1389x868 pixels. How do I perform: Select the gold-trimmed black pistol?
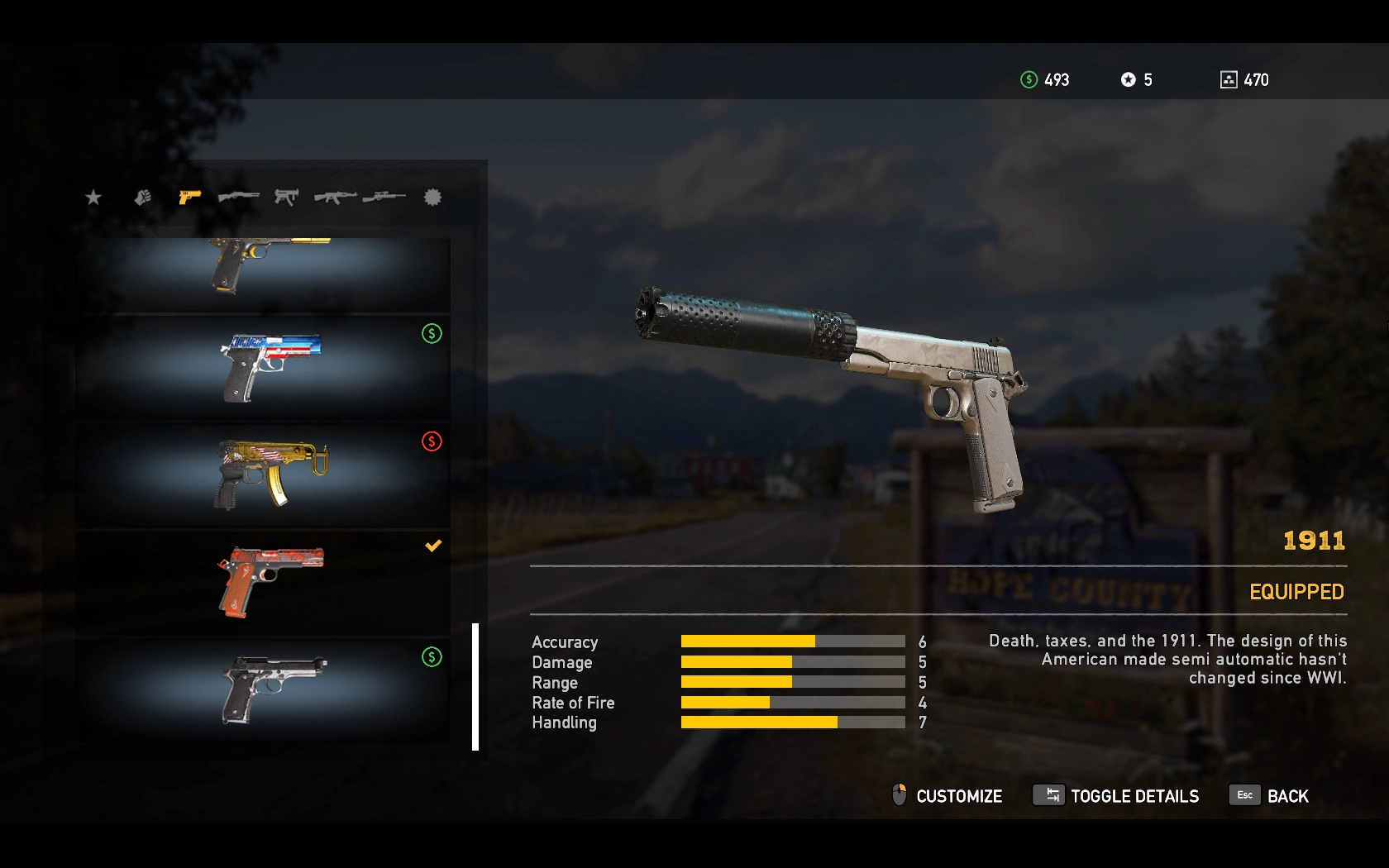point(263,273)
